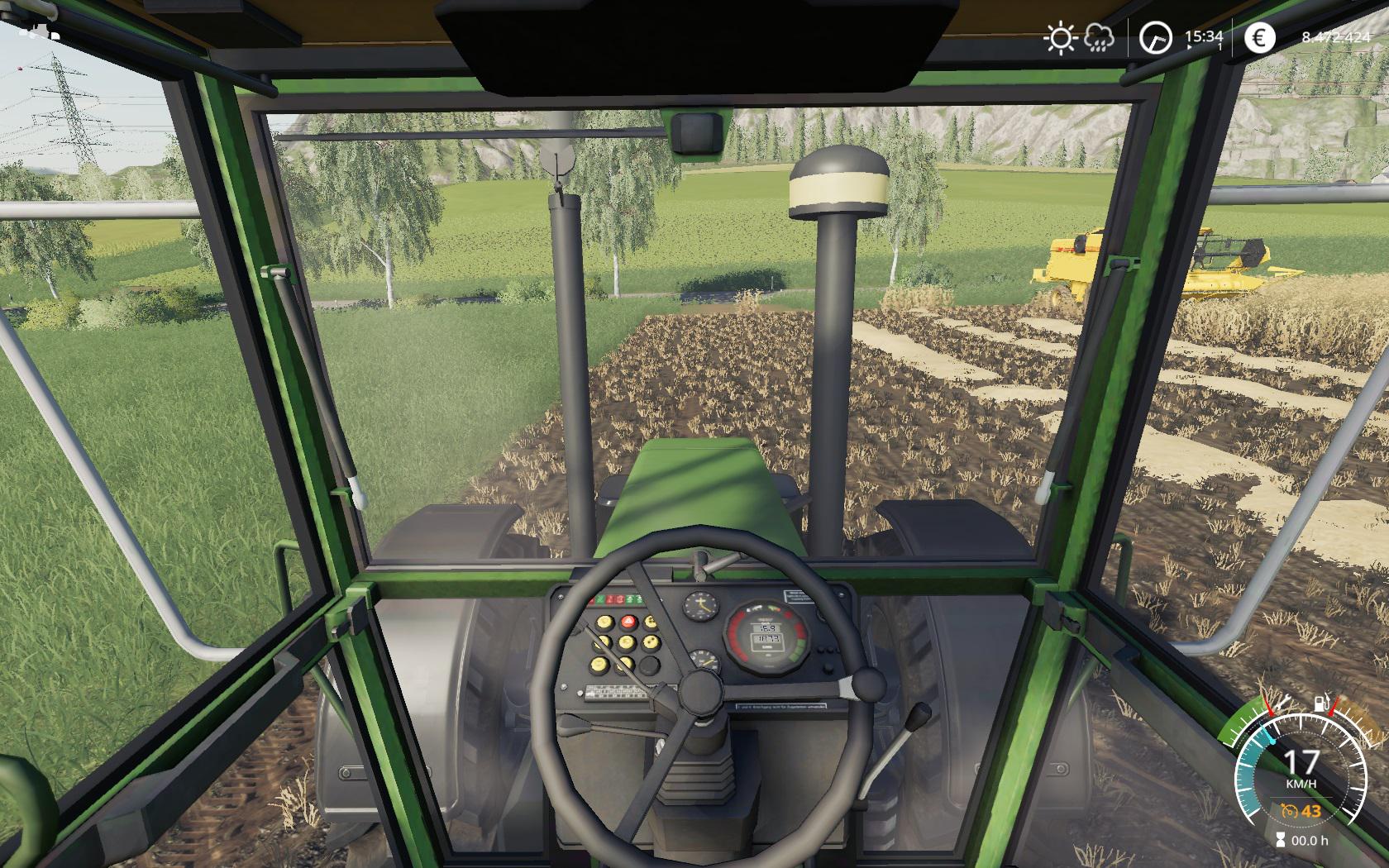
Task: Click the euro money icon
Action: coord(1259,38)
